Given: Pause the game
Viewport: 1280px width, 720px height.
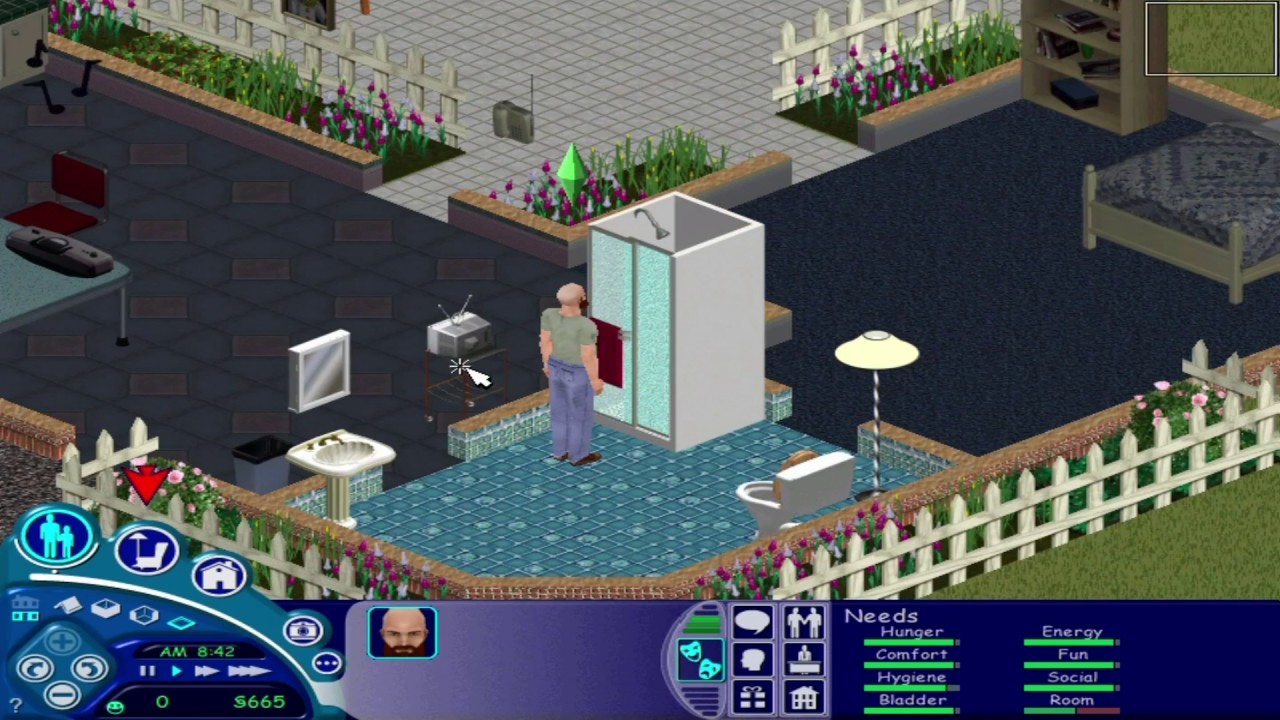Looking at the screenshot, I should [145, 670].
